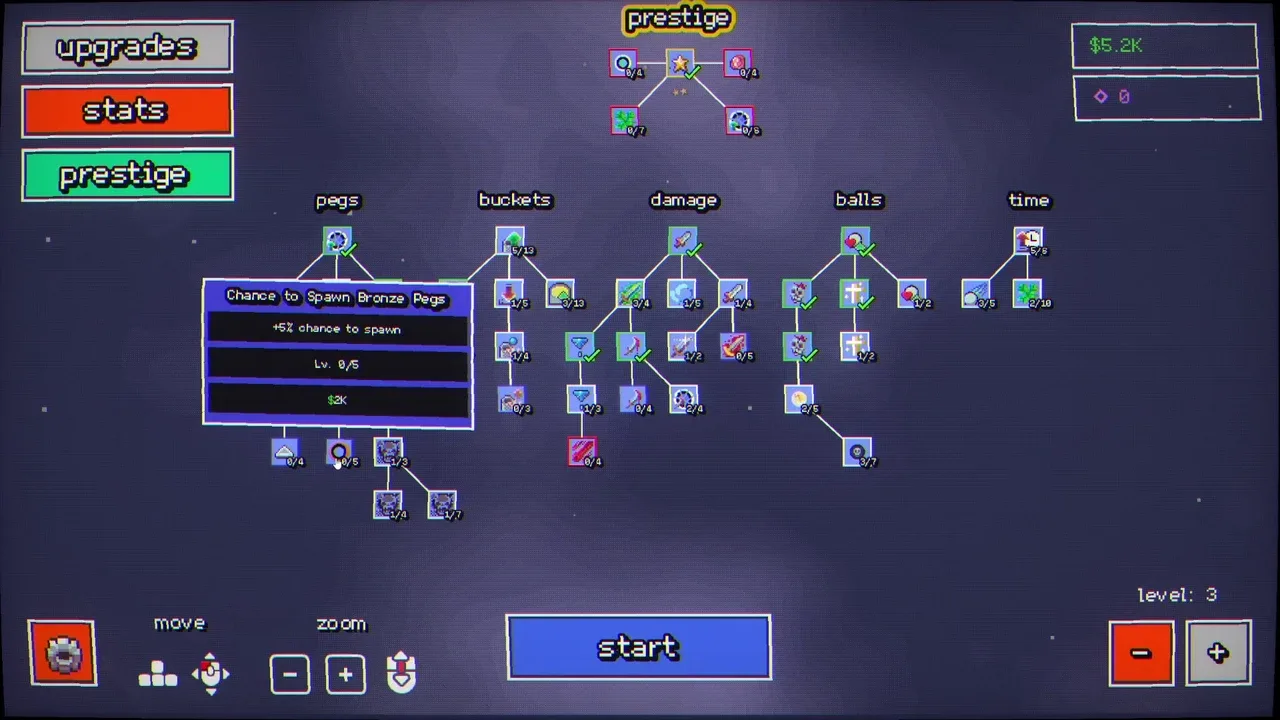
Task: Select the green sword node in the damage tree
Action: coord(630,293)
